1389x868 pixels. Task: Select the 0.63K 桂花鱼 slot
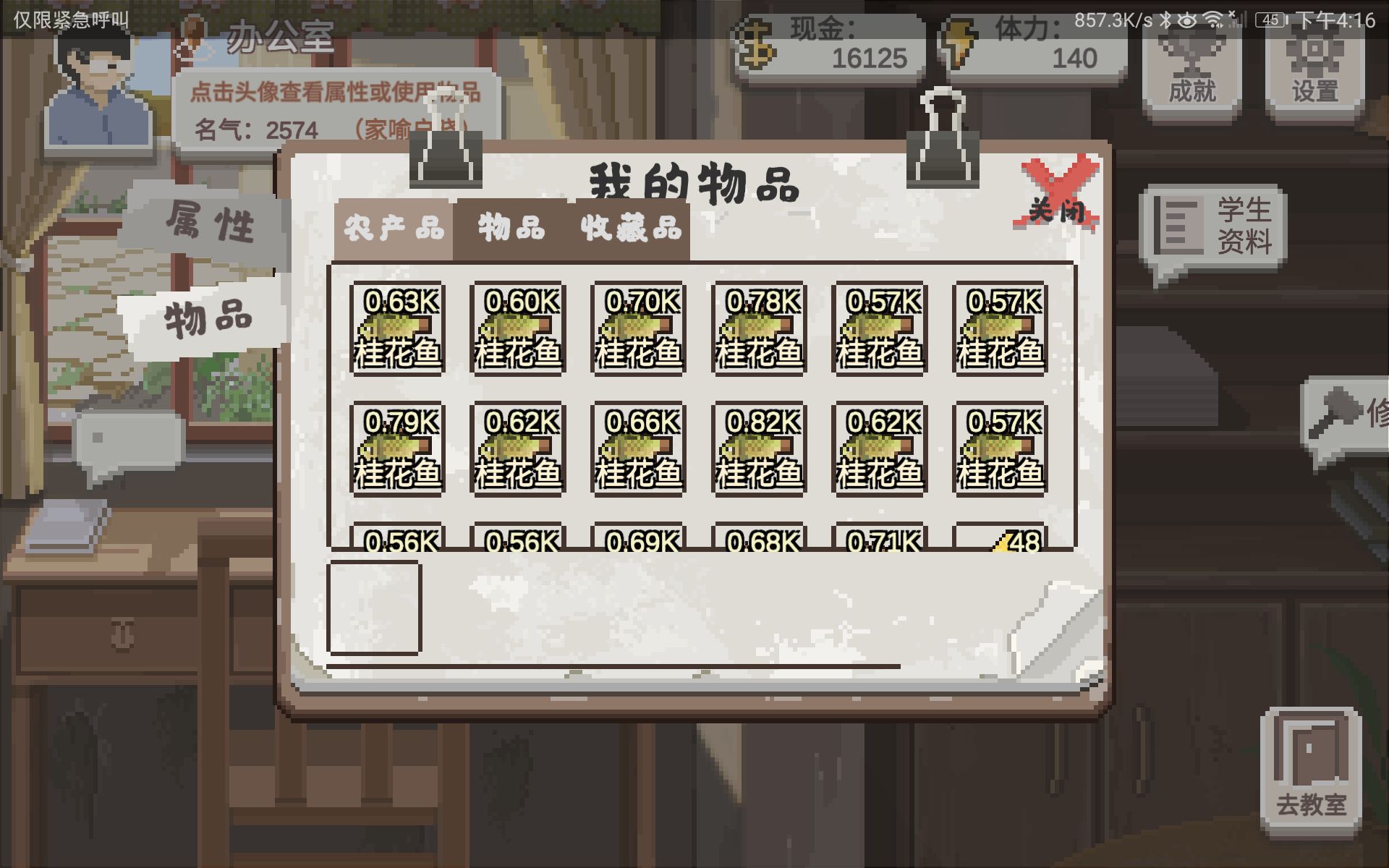click(x=397, y=329)
